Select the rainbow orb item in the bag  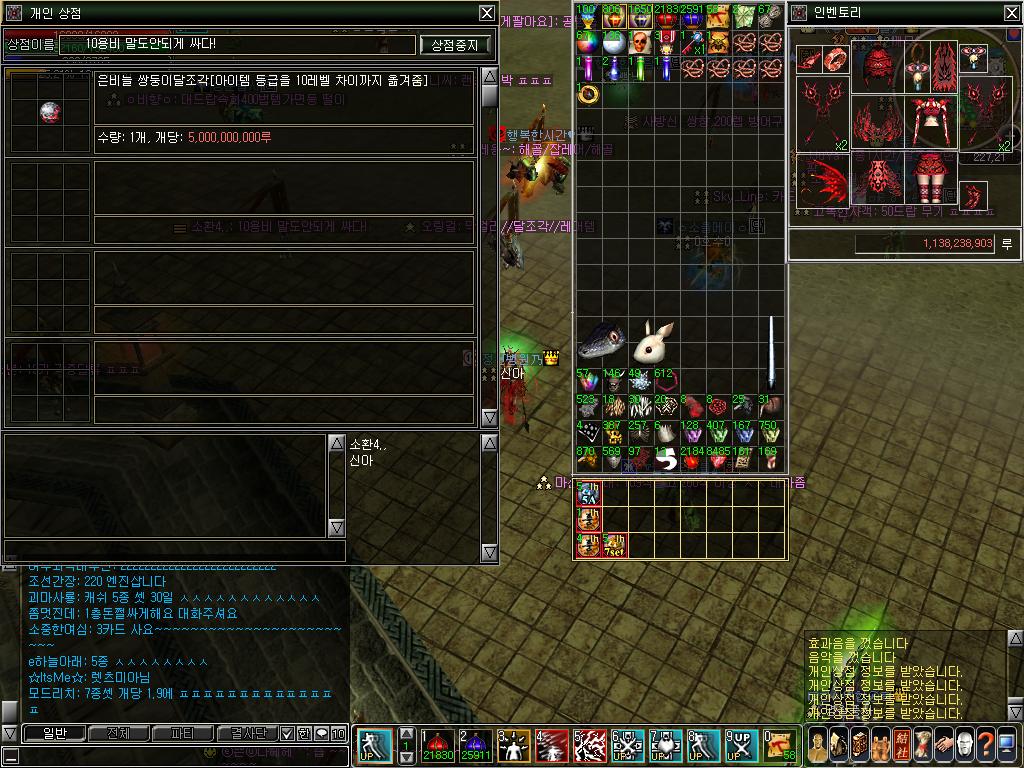[588, 43]
